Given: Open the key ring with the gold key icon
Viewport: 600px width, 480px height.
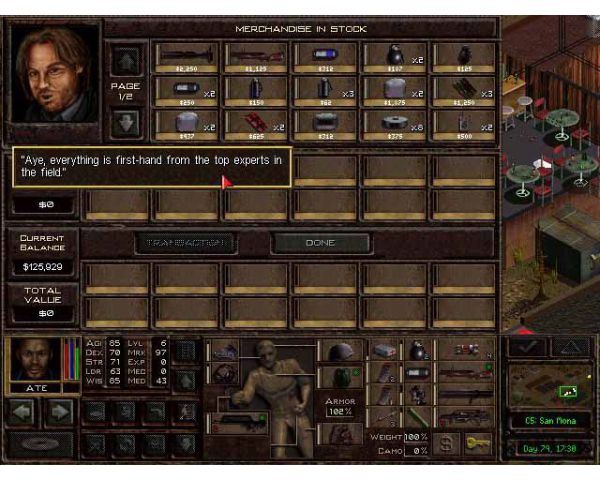Looking at the screenshot, I should click(x=478, y=440).
